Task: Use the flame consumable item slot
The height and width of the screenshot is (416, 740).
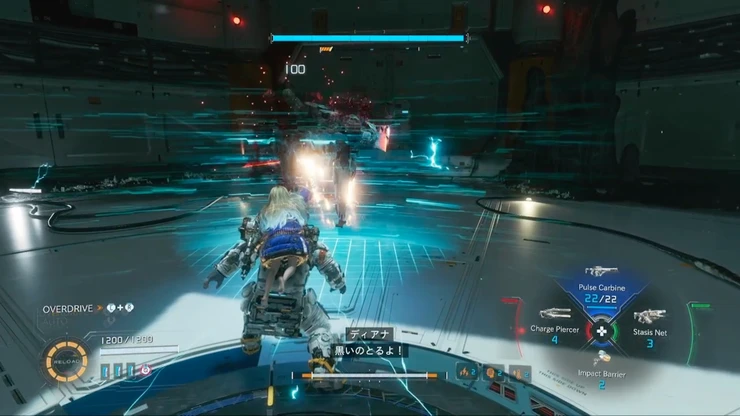Action: [x=466, y=374]
